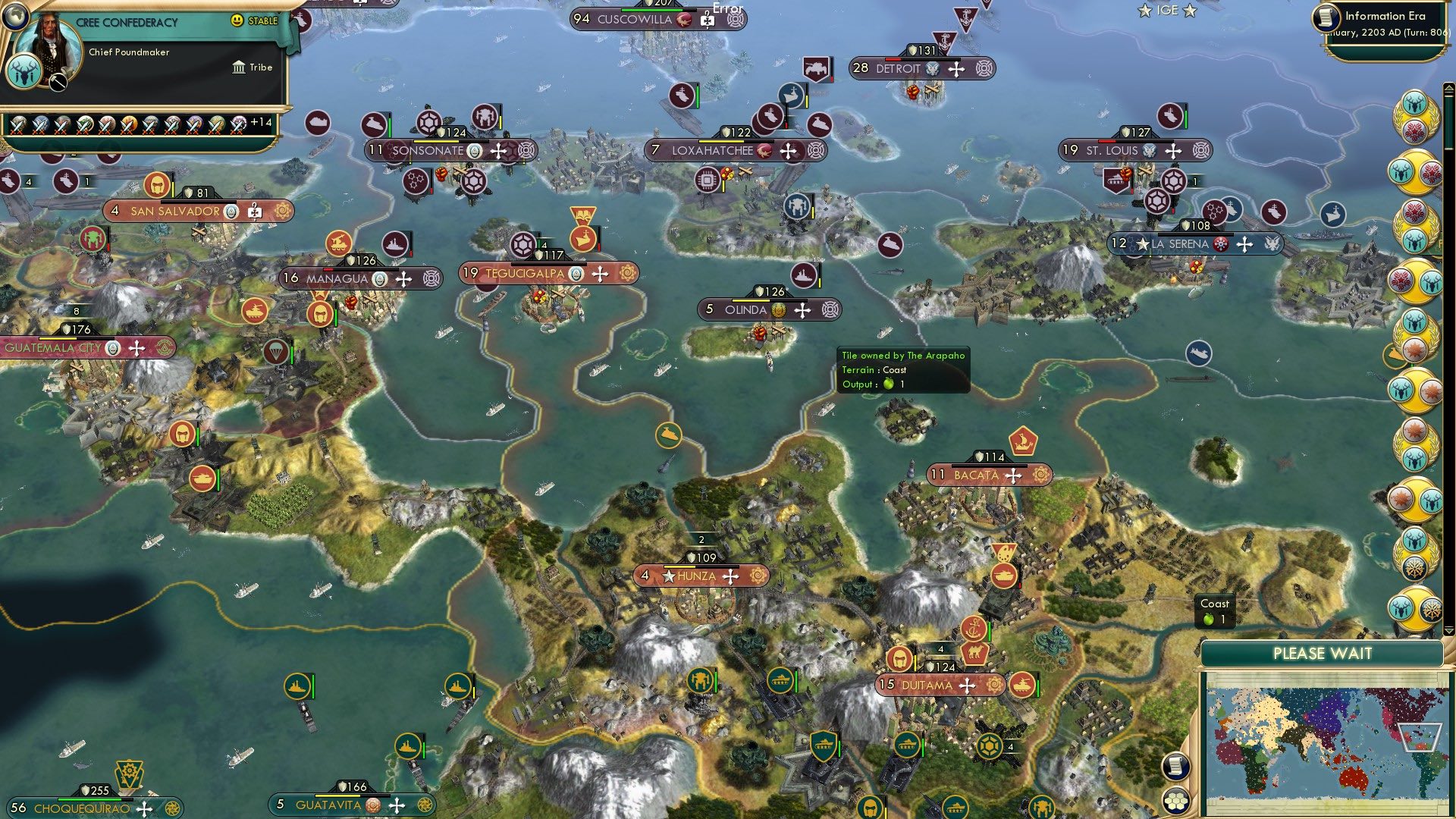
Task: Select the production gear icon on Tegucigalpa's banner
Action: (623, 273)
